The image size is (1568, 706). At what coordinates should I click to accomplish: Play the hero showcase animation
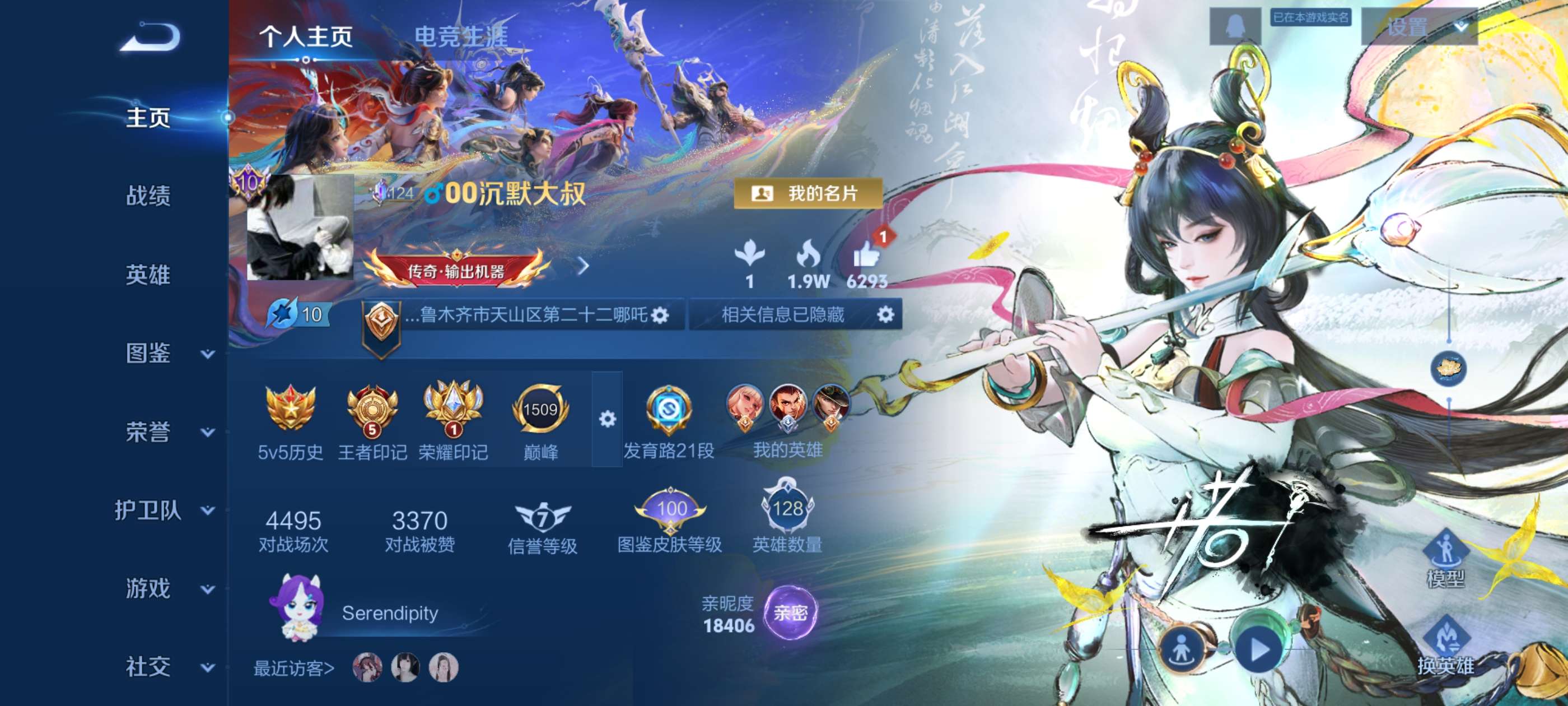[1258, 649]
